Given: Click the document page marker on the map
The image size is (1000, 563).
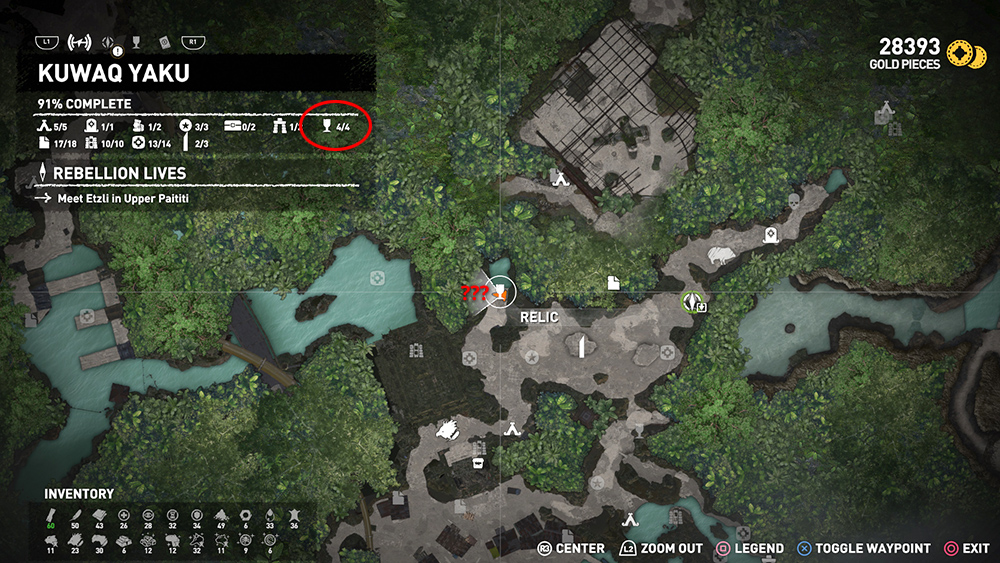Looking at the screenshot, I should tap(613, 283).
